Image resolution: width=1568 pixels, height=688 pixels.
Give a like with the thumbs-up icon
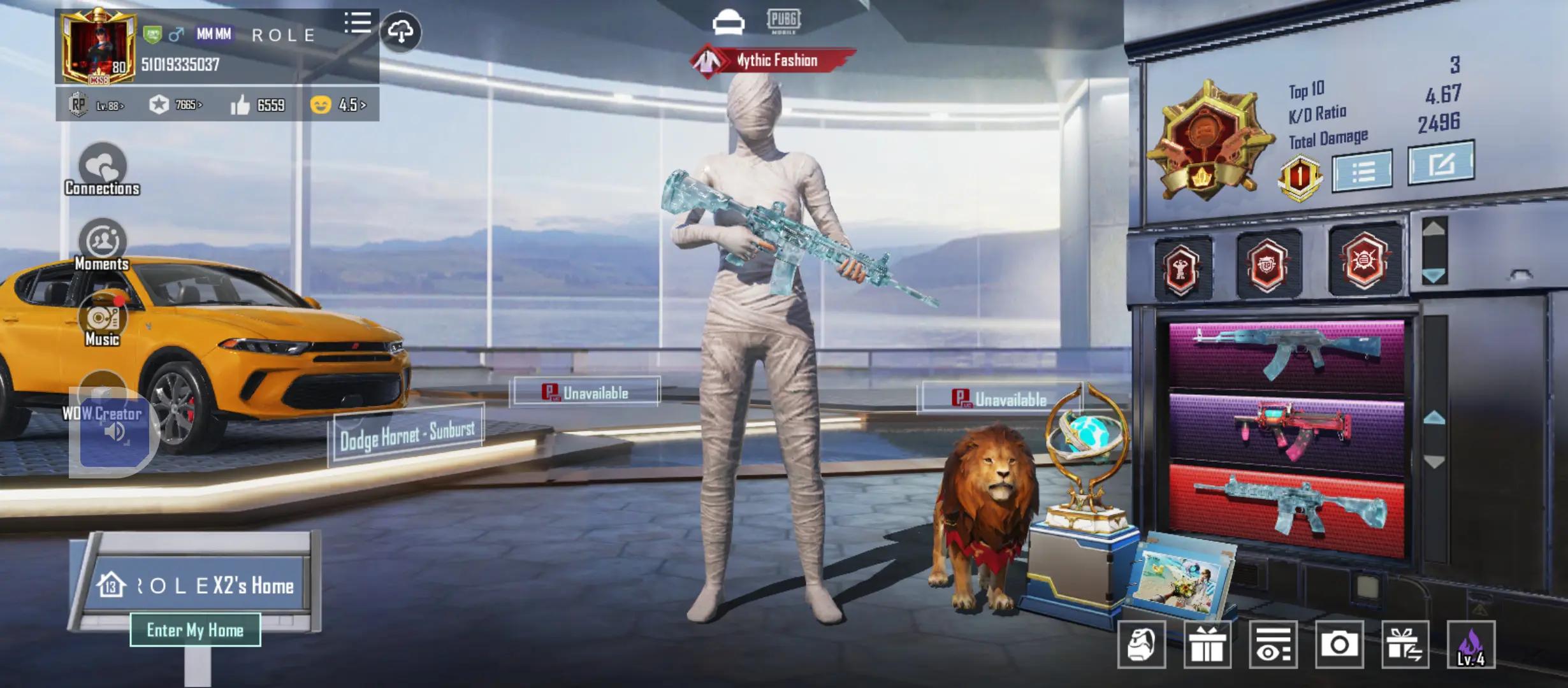coord(240,105)
